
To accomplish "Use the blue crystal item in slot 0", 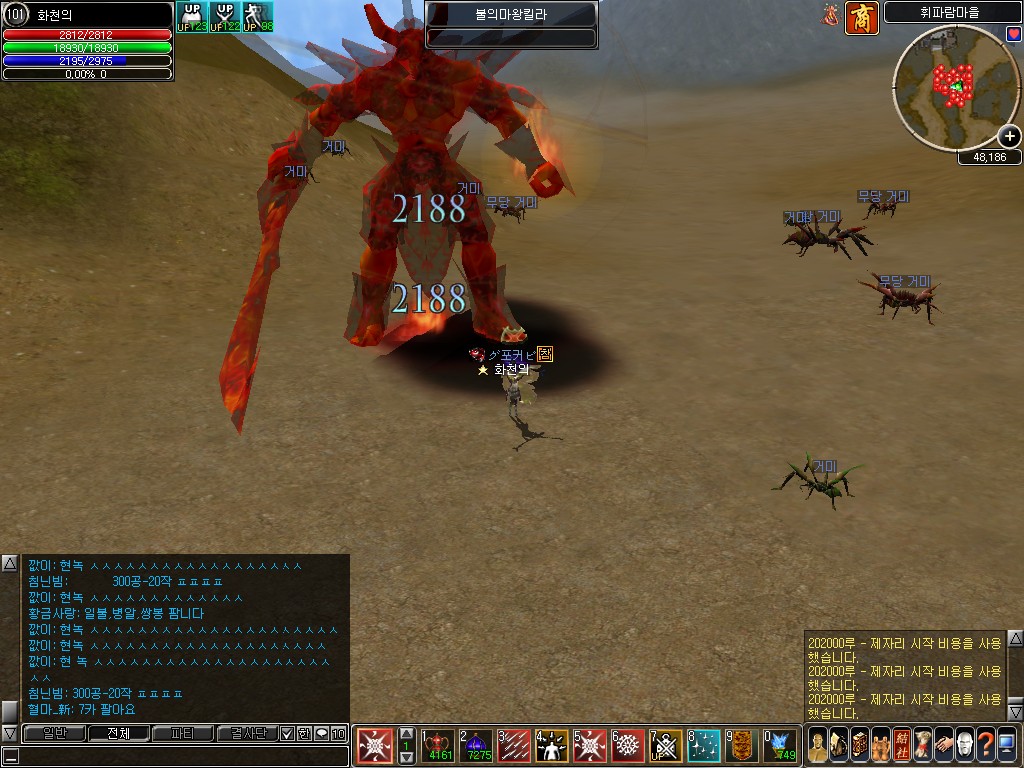I will click(779, 745).
